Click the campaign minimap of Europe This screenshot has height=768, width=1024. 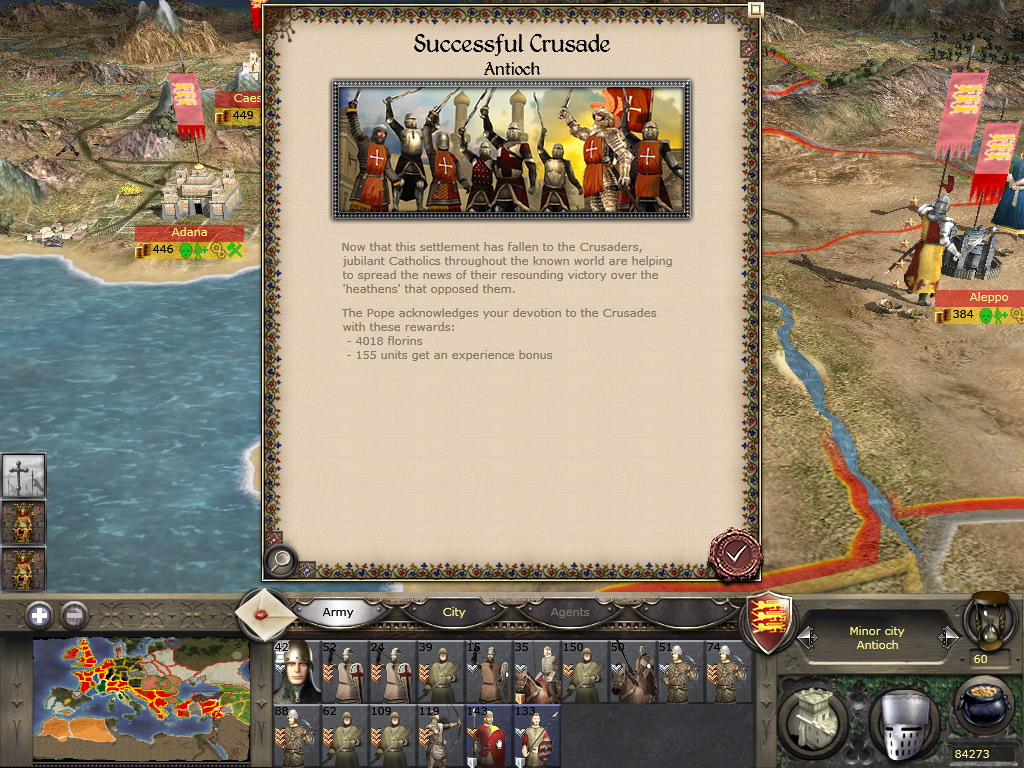(140, 698)
